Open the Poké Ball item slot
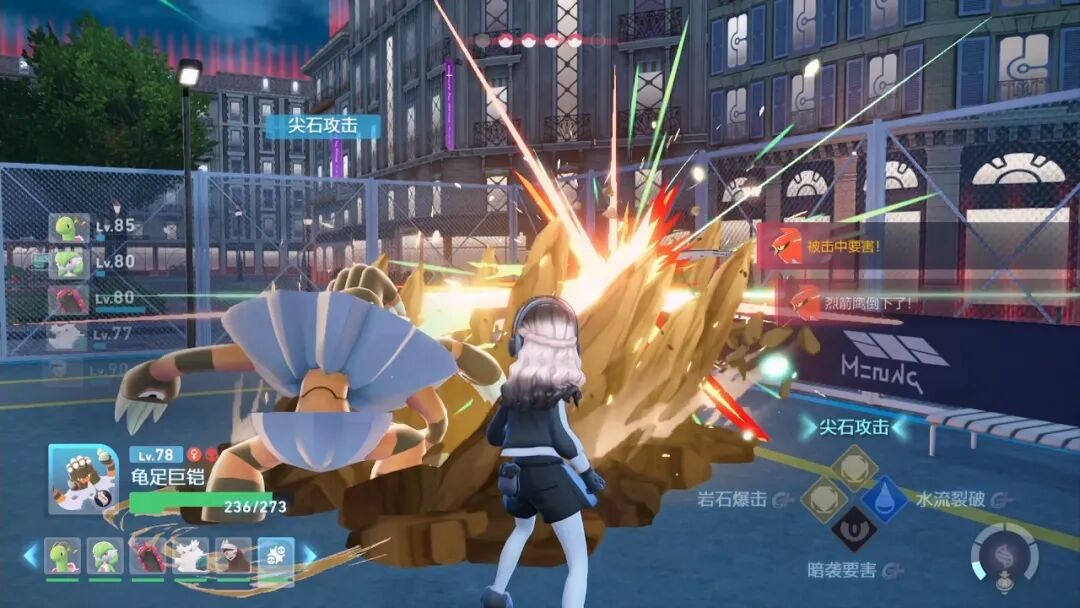 (276, 556)
